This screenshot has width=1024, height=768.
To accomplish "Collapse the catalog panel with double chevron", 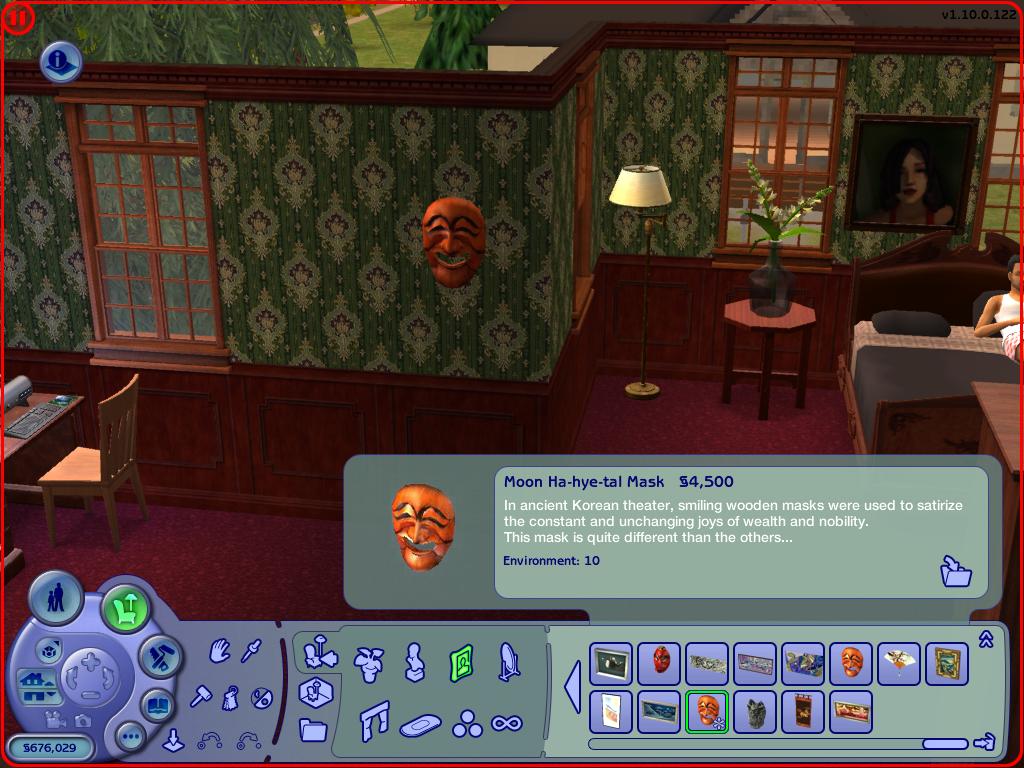I will click(986, 640).
